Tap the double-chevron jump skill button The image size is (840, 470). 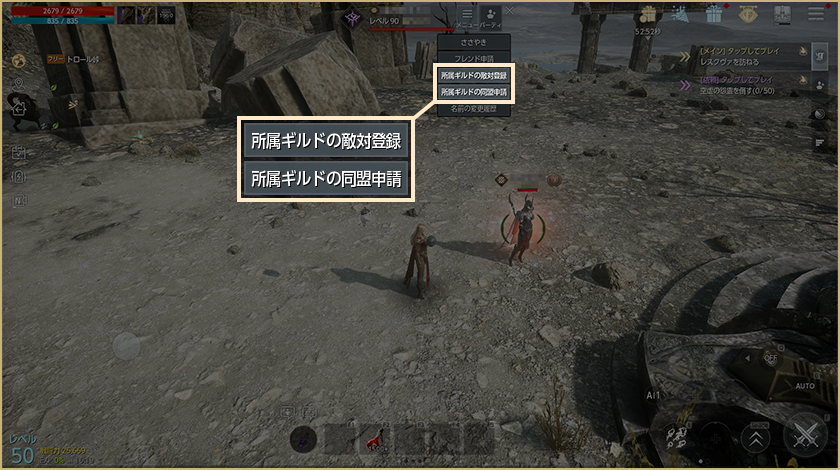click(x=757, y=436)
